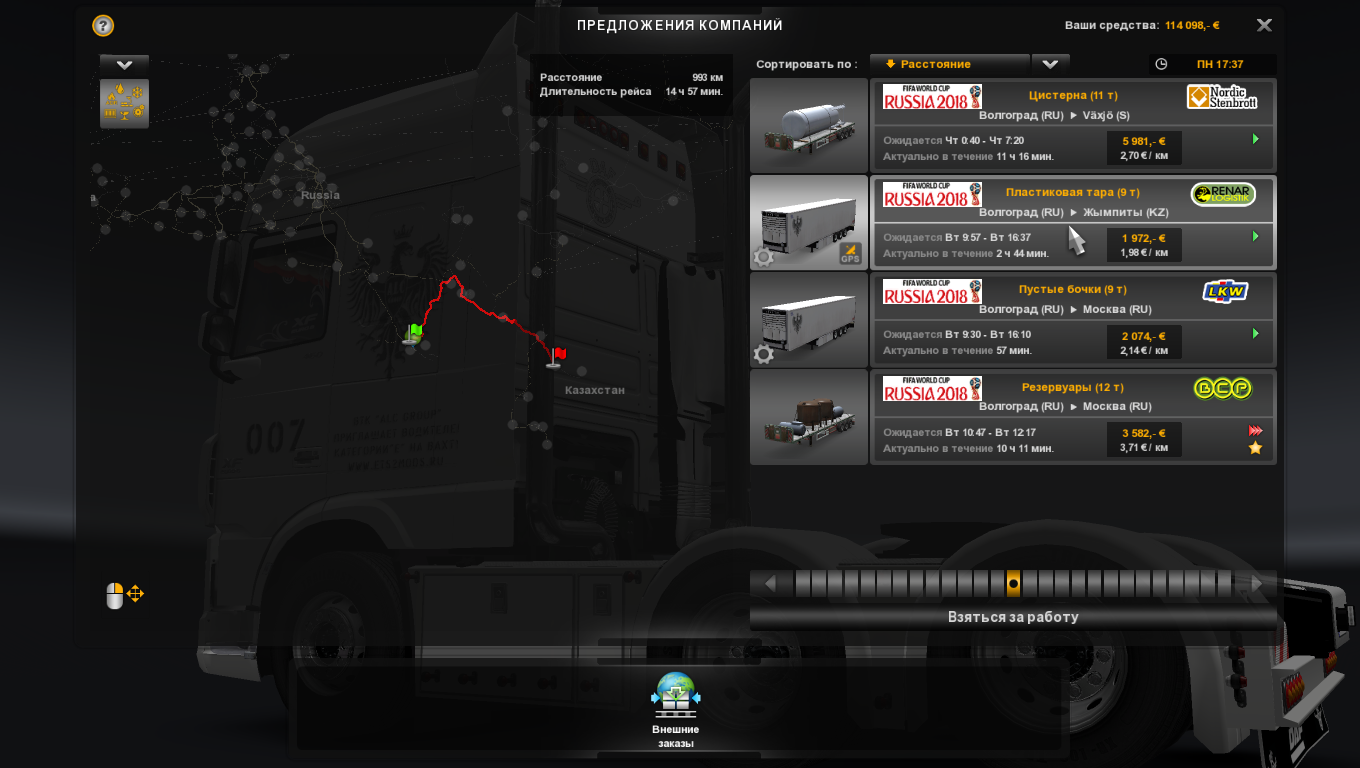Open the help question mark
The image size is (1360, 768).
point(103,26)
